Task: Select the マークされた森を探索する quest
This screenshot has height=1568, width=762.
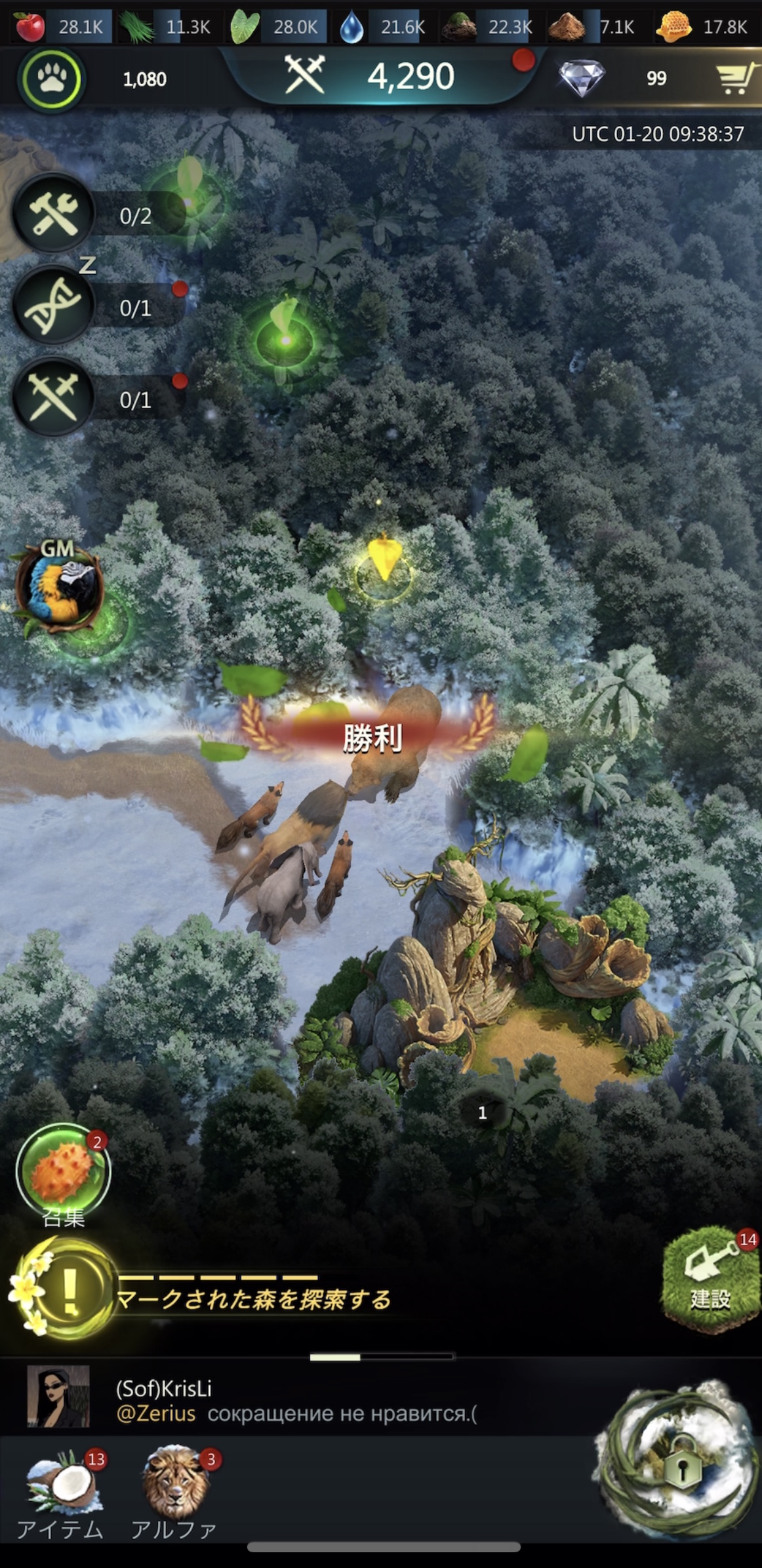Action: (252, 1298)
